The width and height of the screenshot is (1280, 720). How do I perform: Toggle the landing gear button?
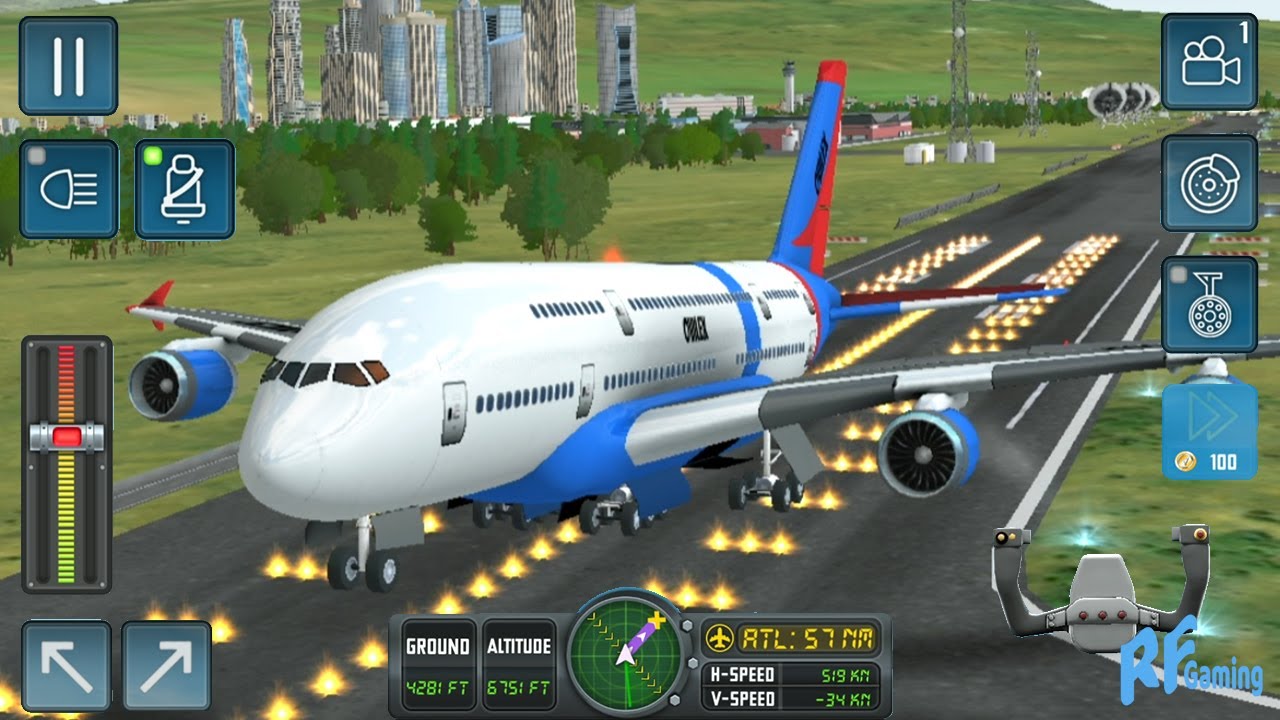tap(1209, 304)
